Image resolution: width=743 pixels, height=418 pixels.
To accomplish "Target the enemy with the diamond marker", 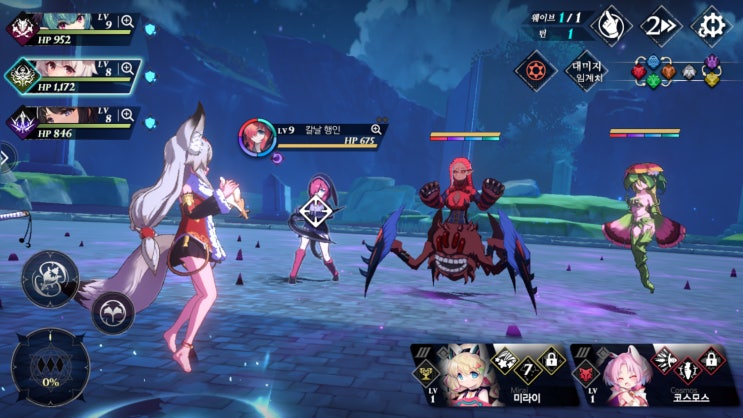I will pyautogui.click(x=317, y=212).
